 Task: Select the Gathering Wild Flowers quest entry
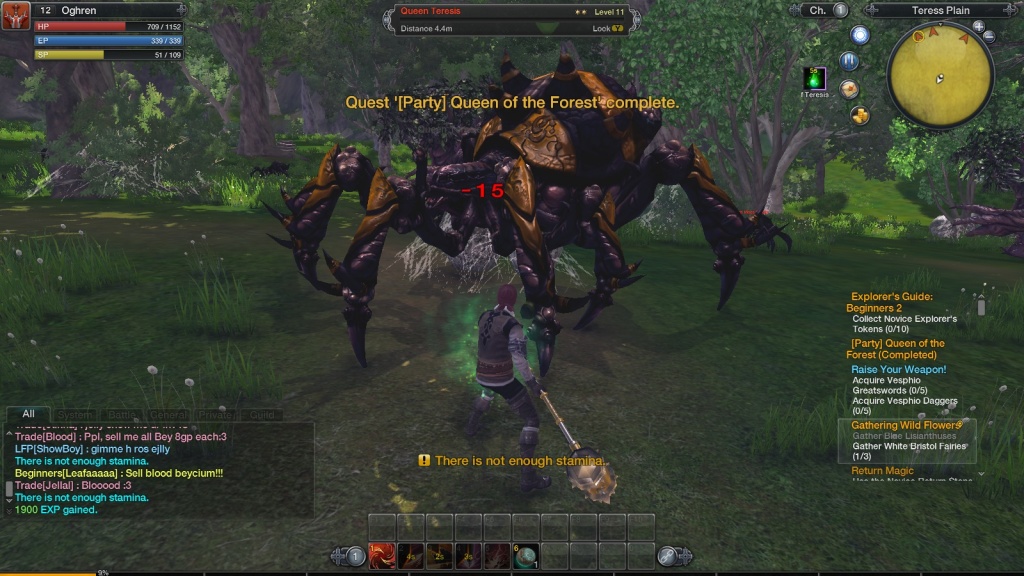tap(905, 425)
